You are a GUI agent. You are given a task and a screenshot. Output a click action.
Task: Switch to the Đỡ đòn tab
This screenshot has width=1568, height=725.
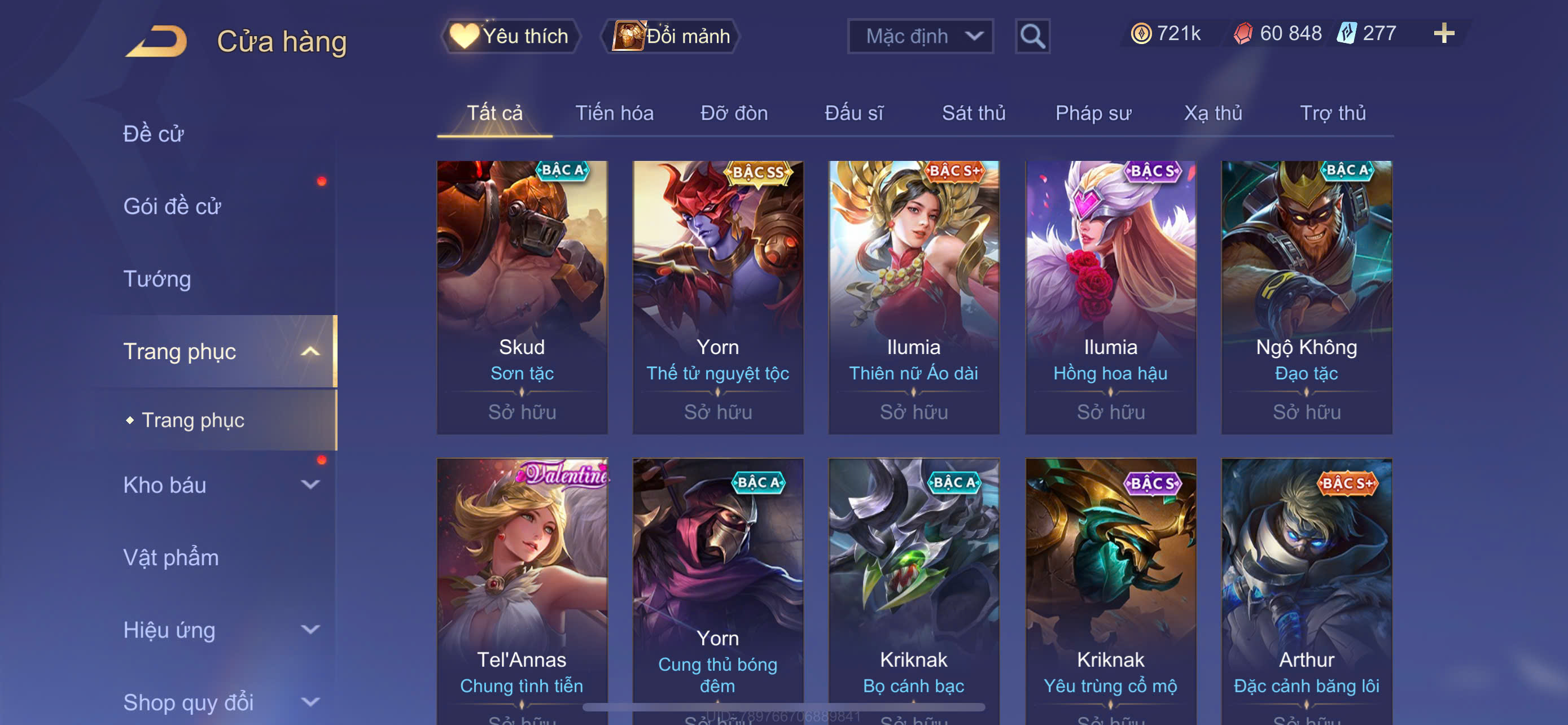(733, 113)
